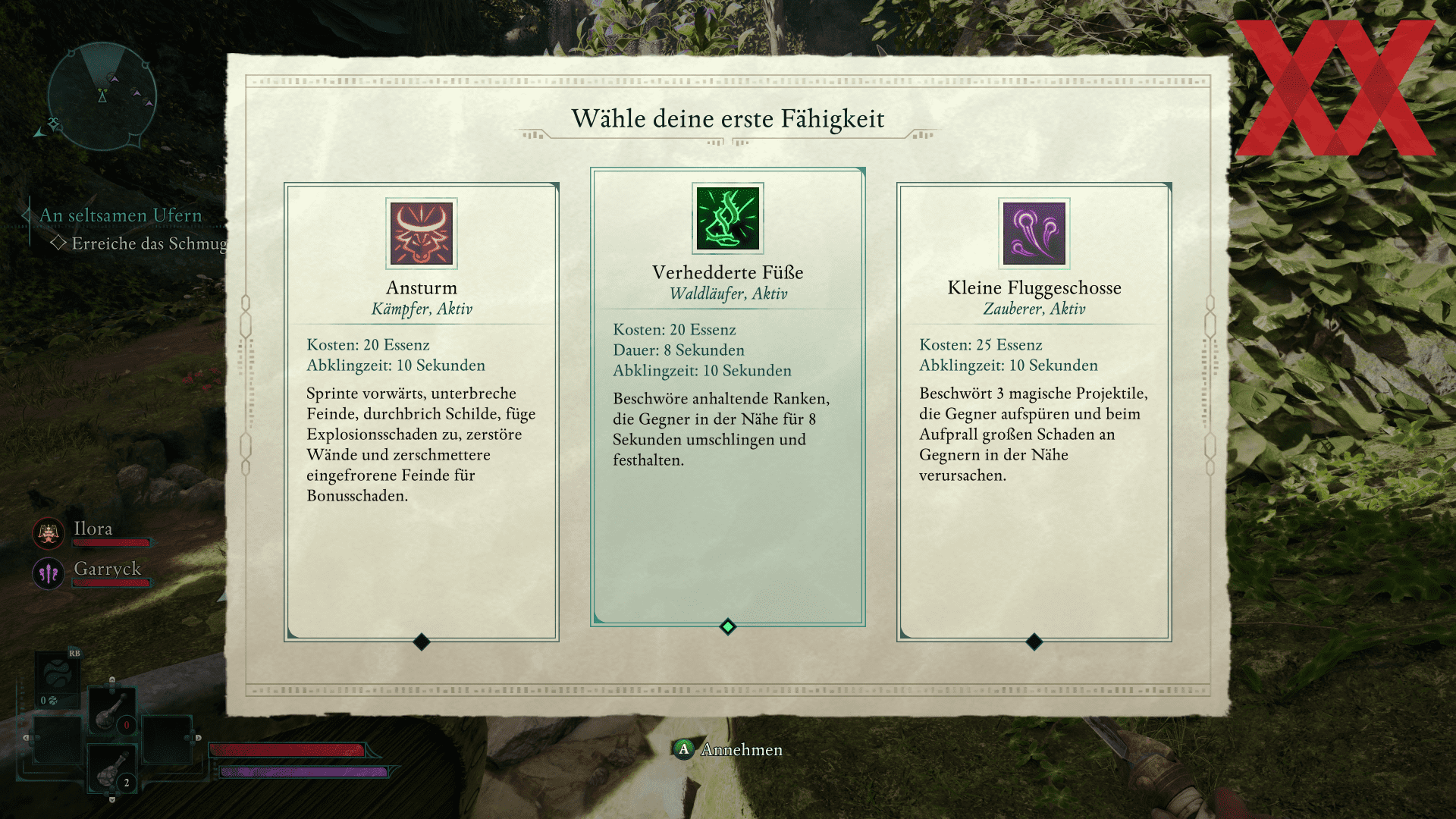The image size is (1456, 819).
Task: Open the circular minimap
Action: coord(102,96)
